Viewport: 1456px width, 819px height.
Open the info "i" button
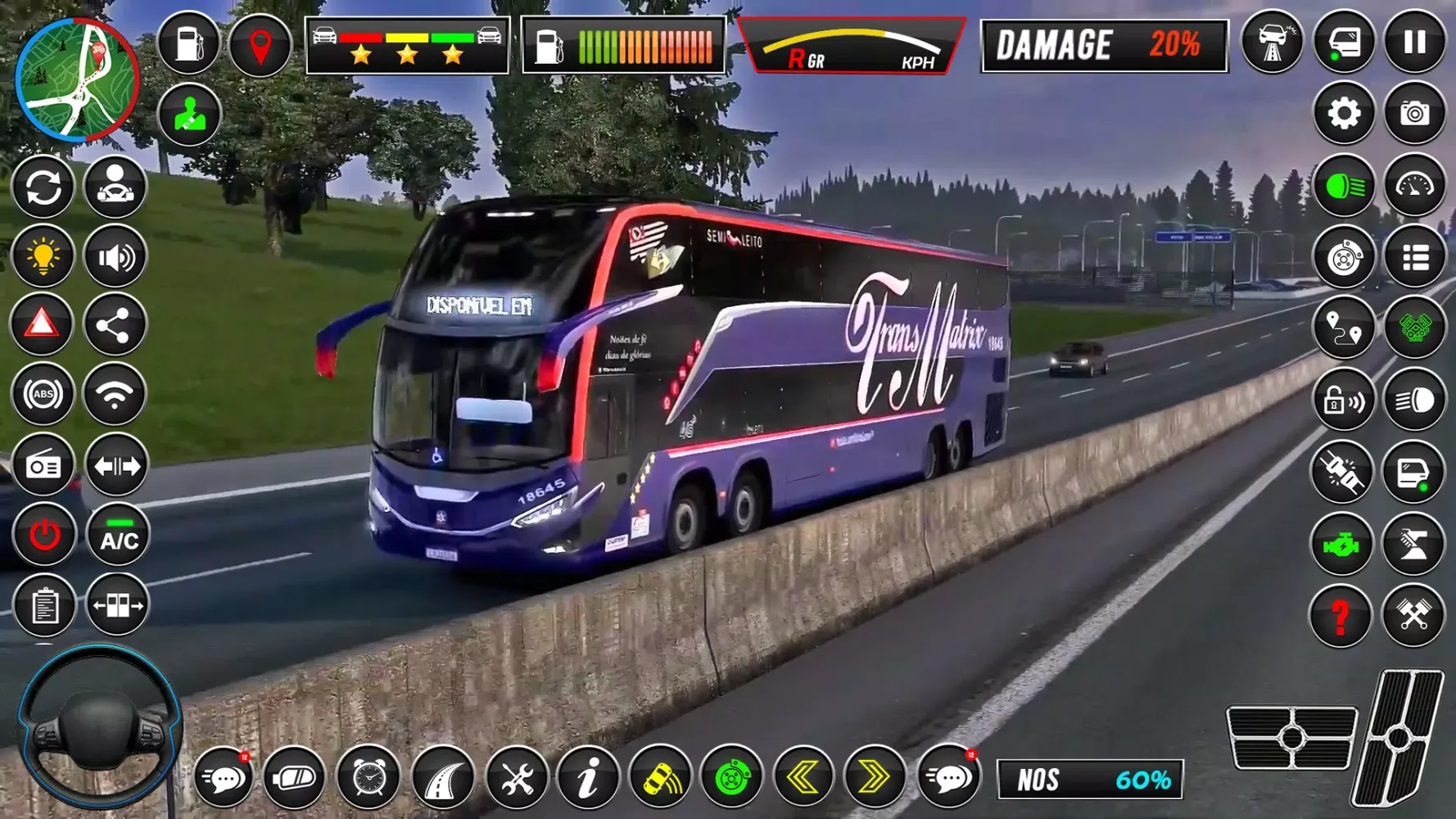pos(587,776)
